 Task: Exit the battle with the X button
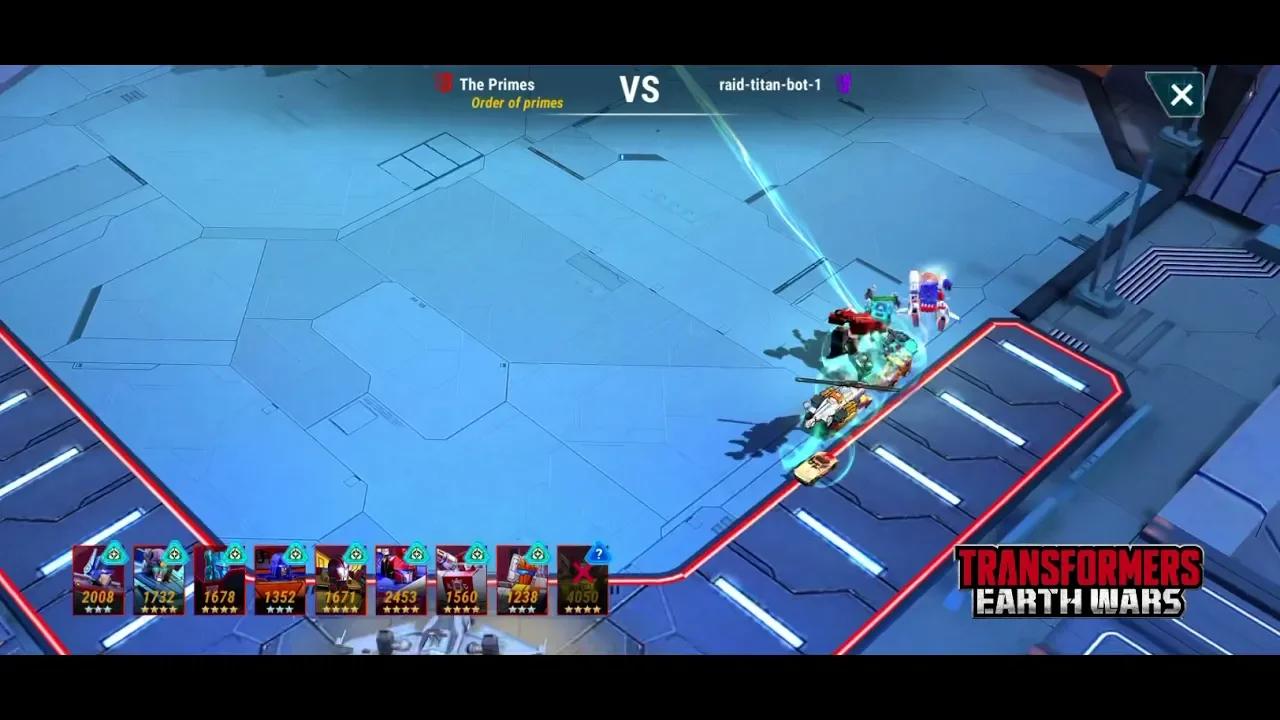coord(1181,95)
